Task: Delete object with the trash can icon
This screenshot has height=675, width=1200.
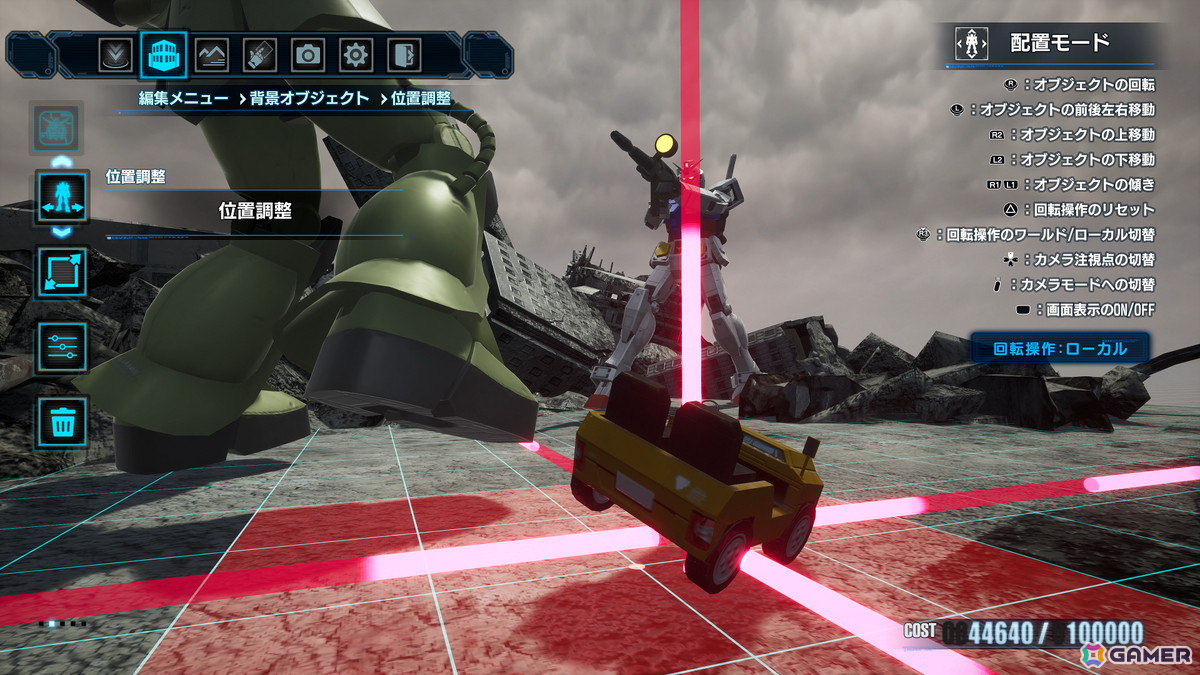Action: (62, 421)
